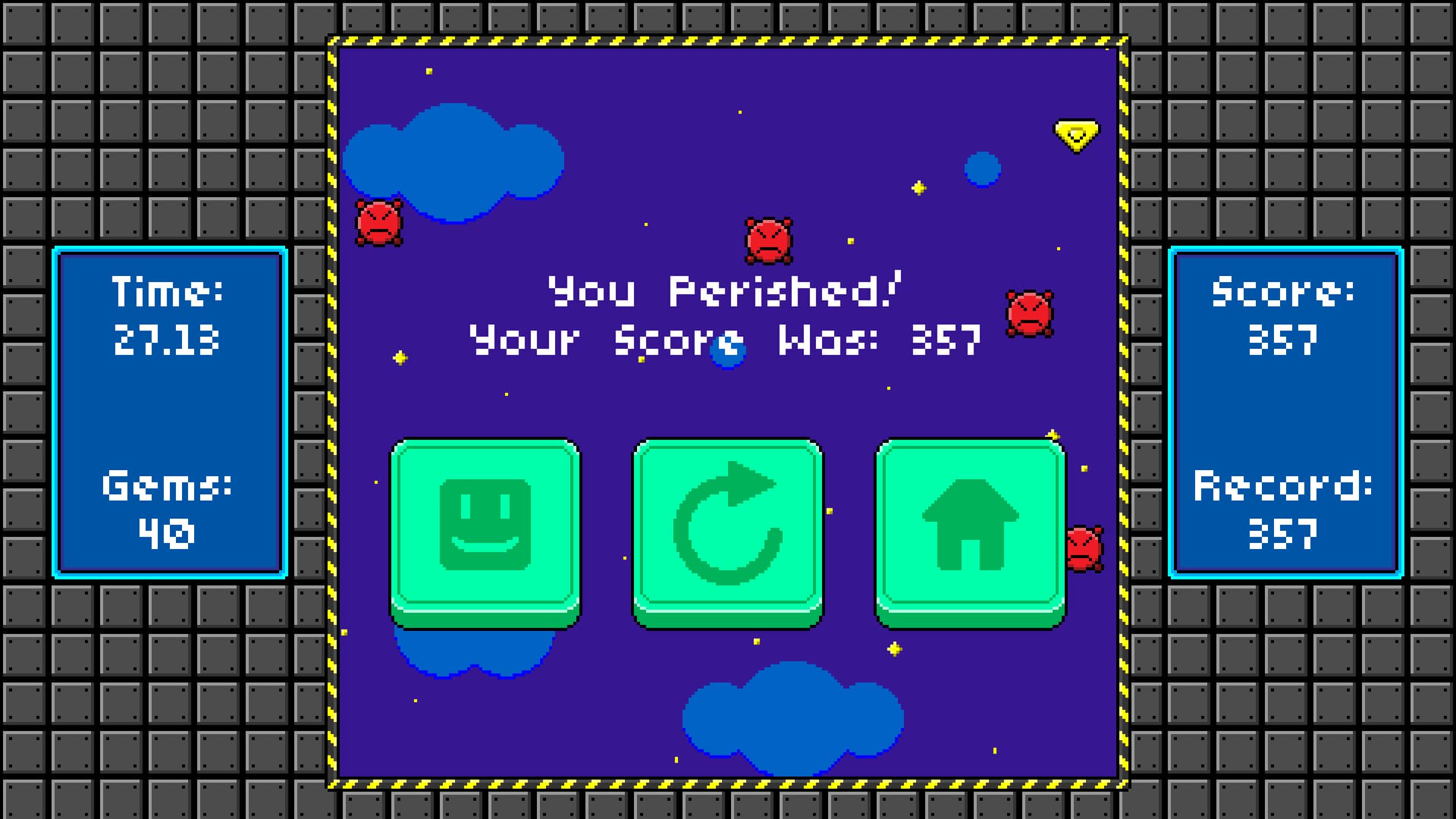Click the small blue circle near the gem

coord(984,168)
